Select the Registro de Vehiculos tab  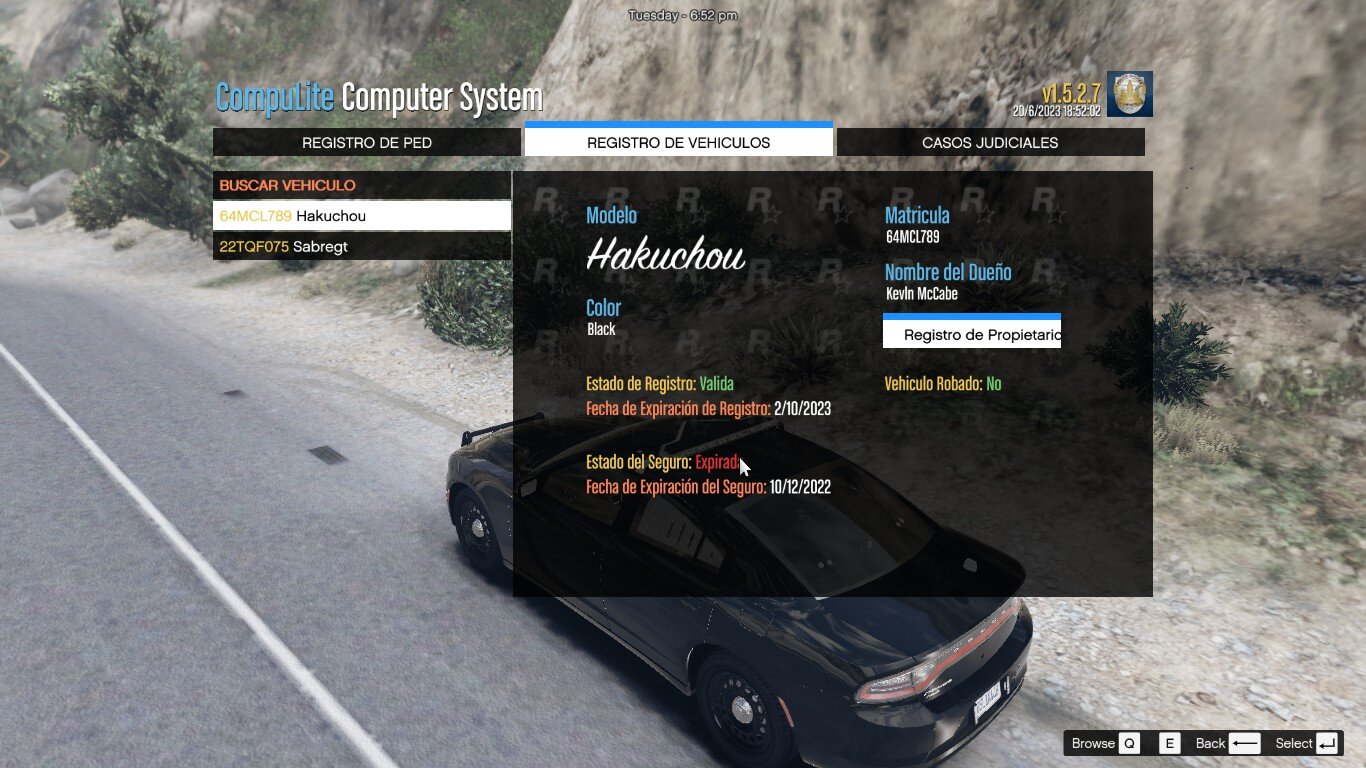[678, 143]
